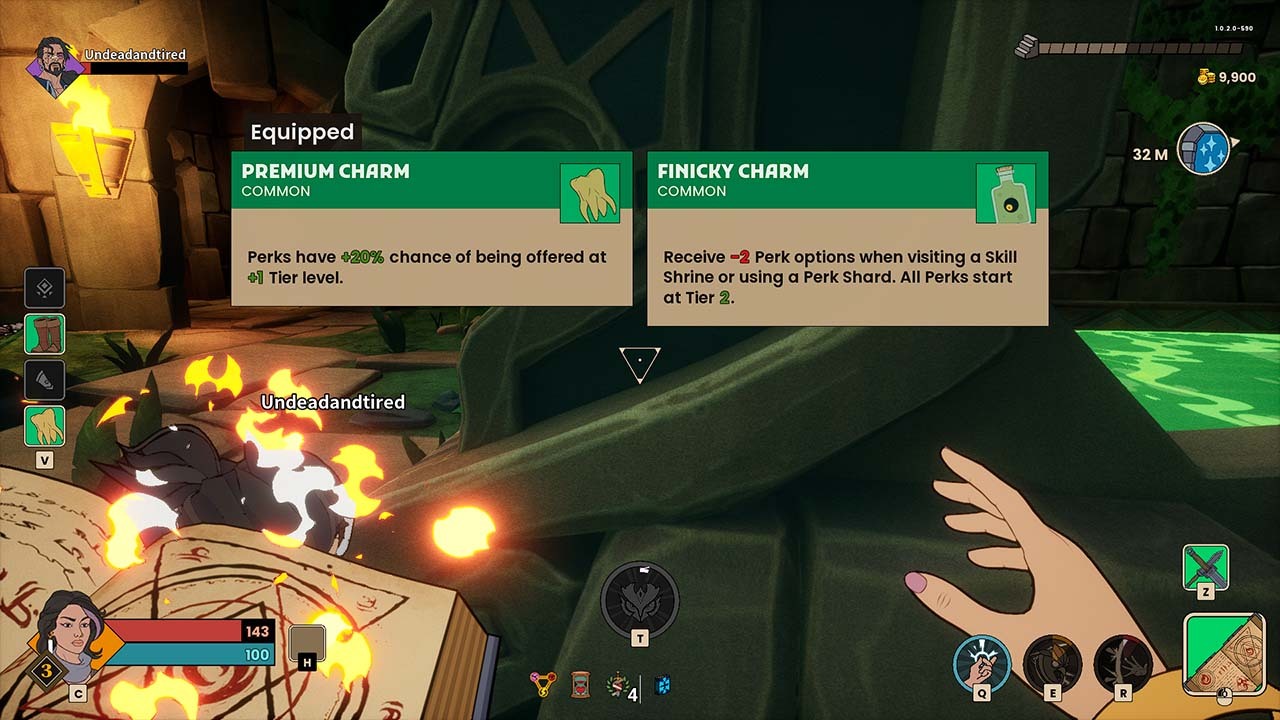This screenshot has height=720, width=1280.
Task: Select the Premium Charm card
Action: pyautogui.click(x=431, y=228)
